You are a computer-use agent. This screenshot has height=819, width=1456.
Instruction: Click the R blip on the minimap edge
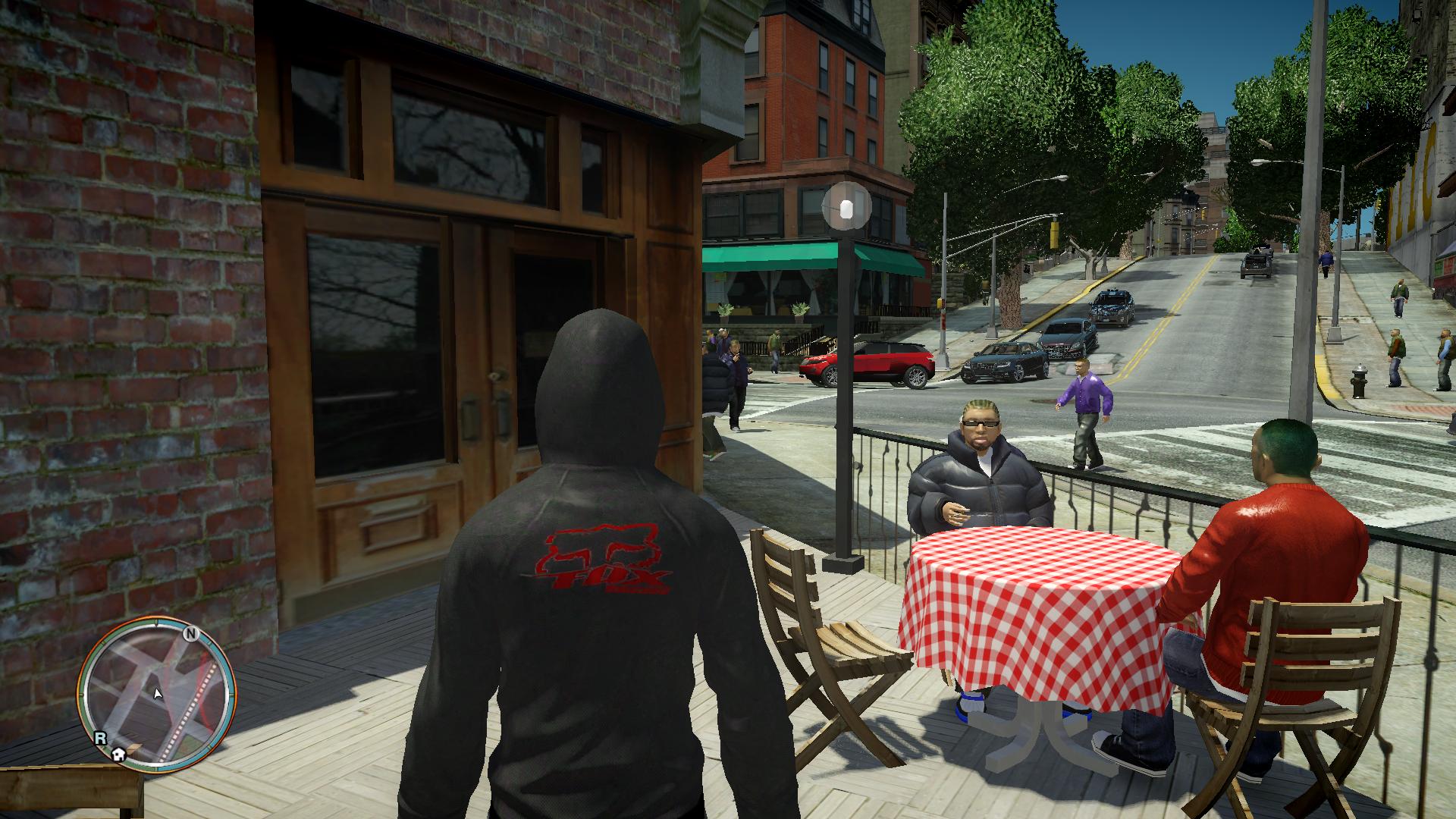pyautogui.click(x=99, y=736)
